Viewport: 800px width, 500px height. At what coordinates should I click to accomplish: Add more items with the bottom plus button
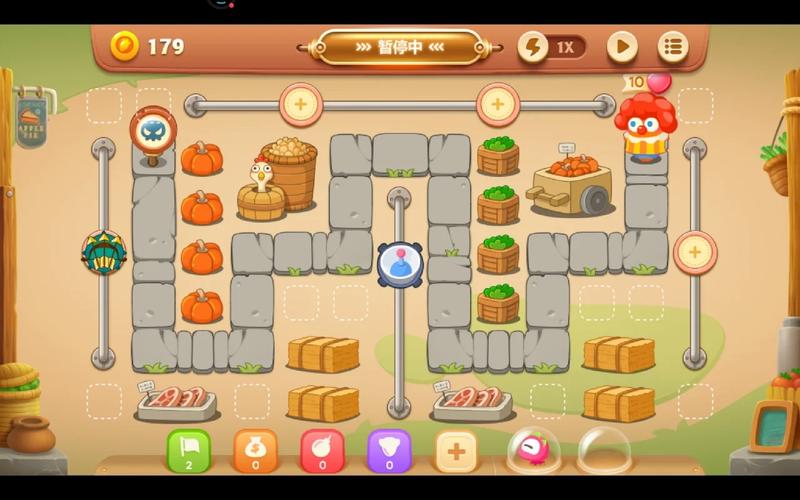(456, 451)
